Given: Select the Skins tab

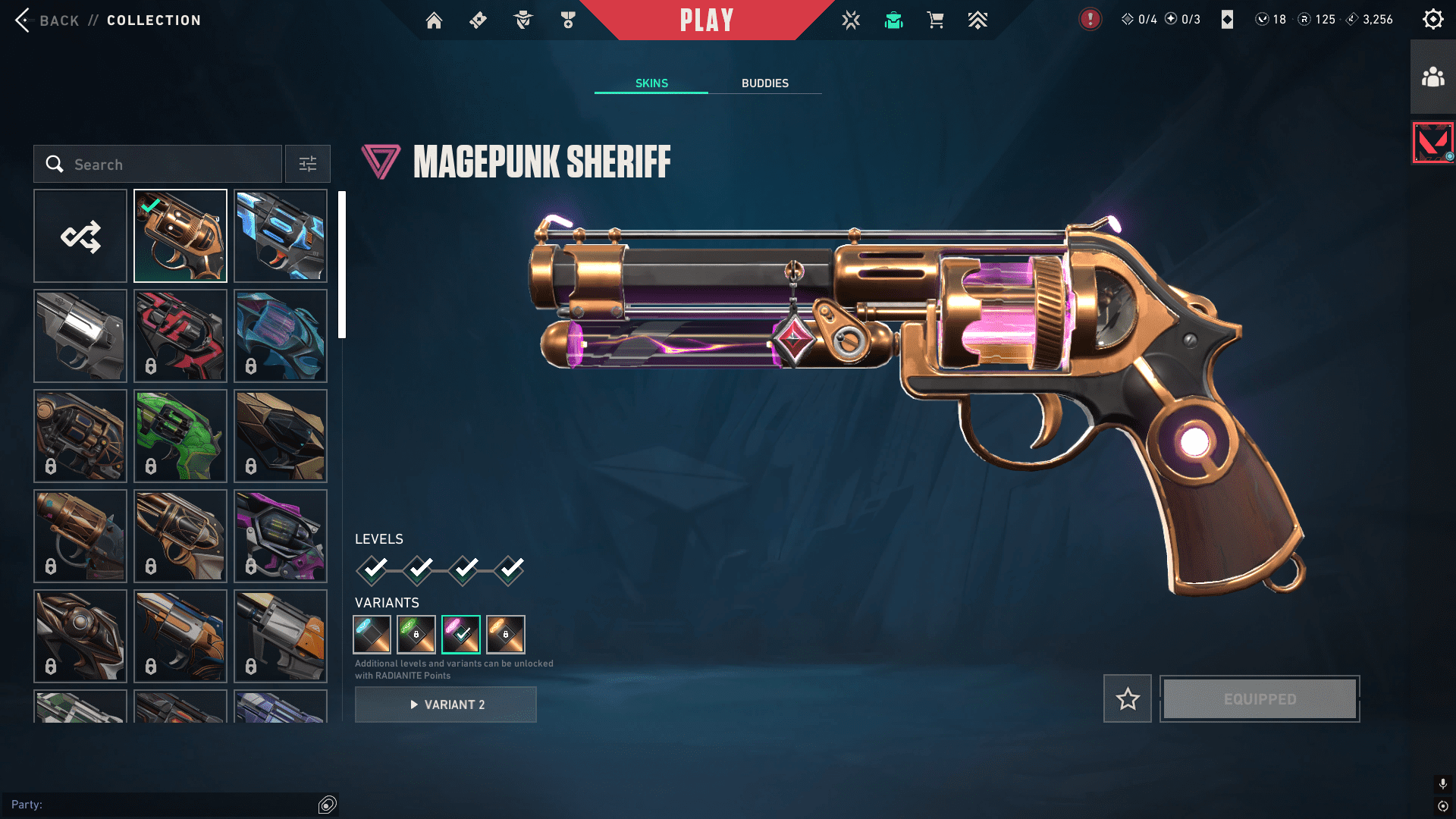Looking at the screenshot, I should (x=651, y=83).
